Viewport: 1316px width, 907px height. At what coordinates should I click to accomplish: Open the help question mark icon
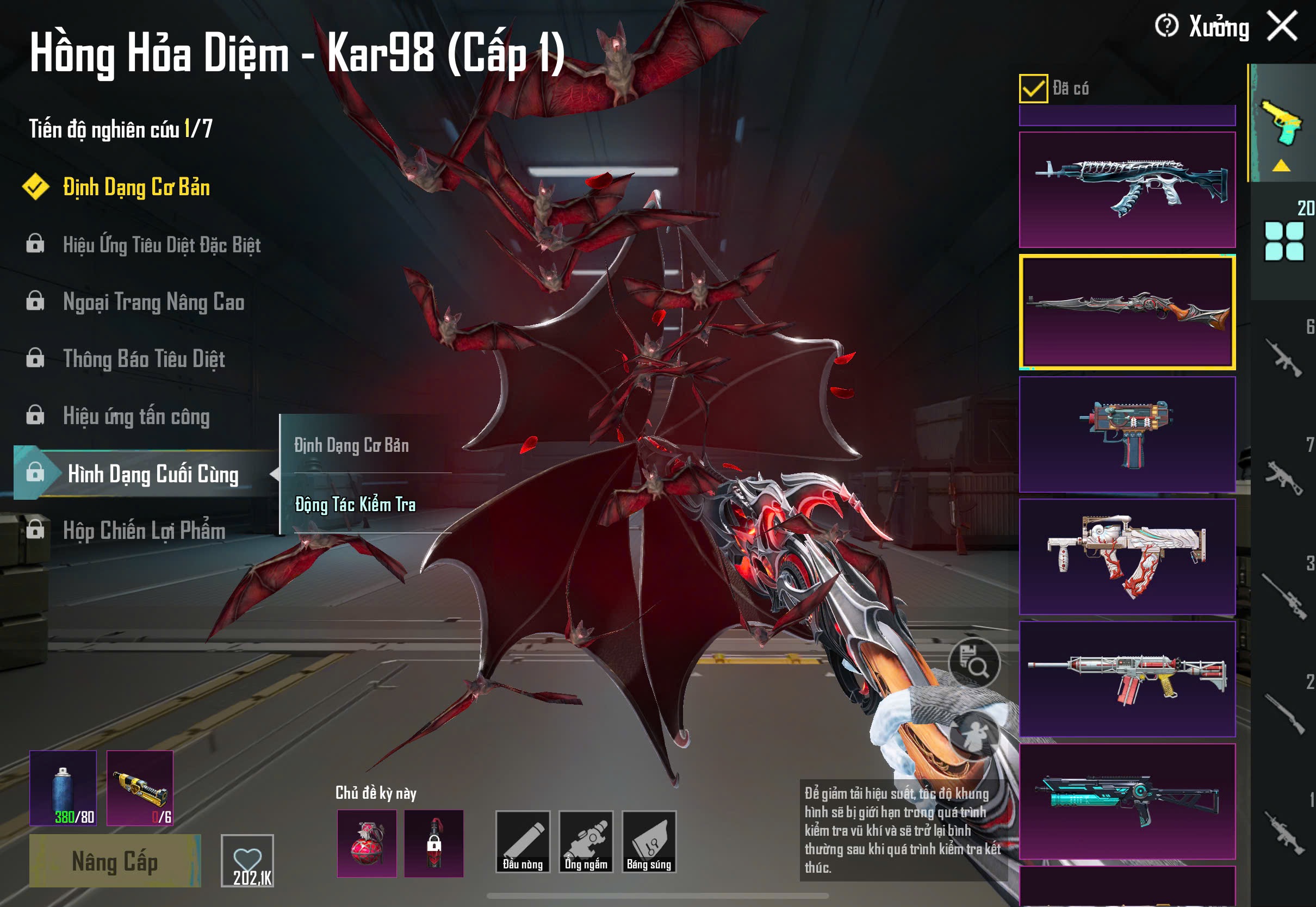pyautogui.click(x=1166, y=26)
